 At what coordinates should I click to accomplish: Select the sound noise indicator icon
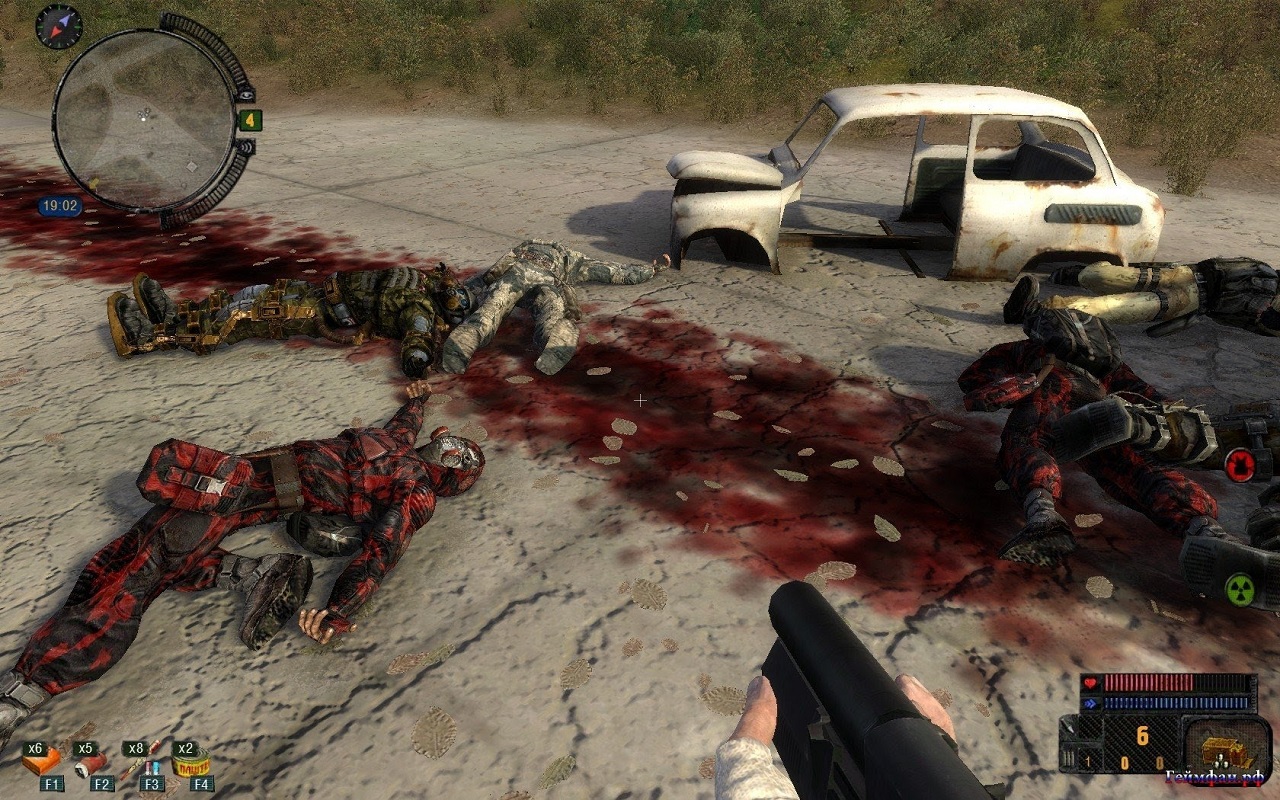pos(244,147)
